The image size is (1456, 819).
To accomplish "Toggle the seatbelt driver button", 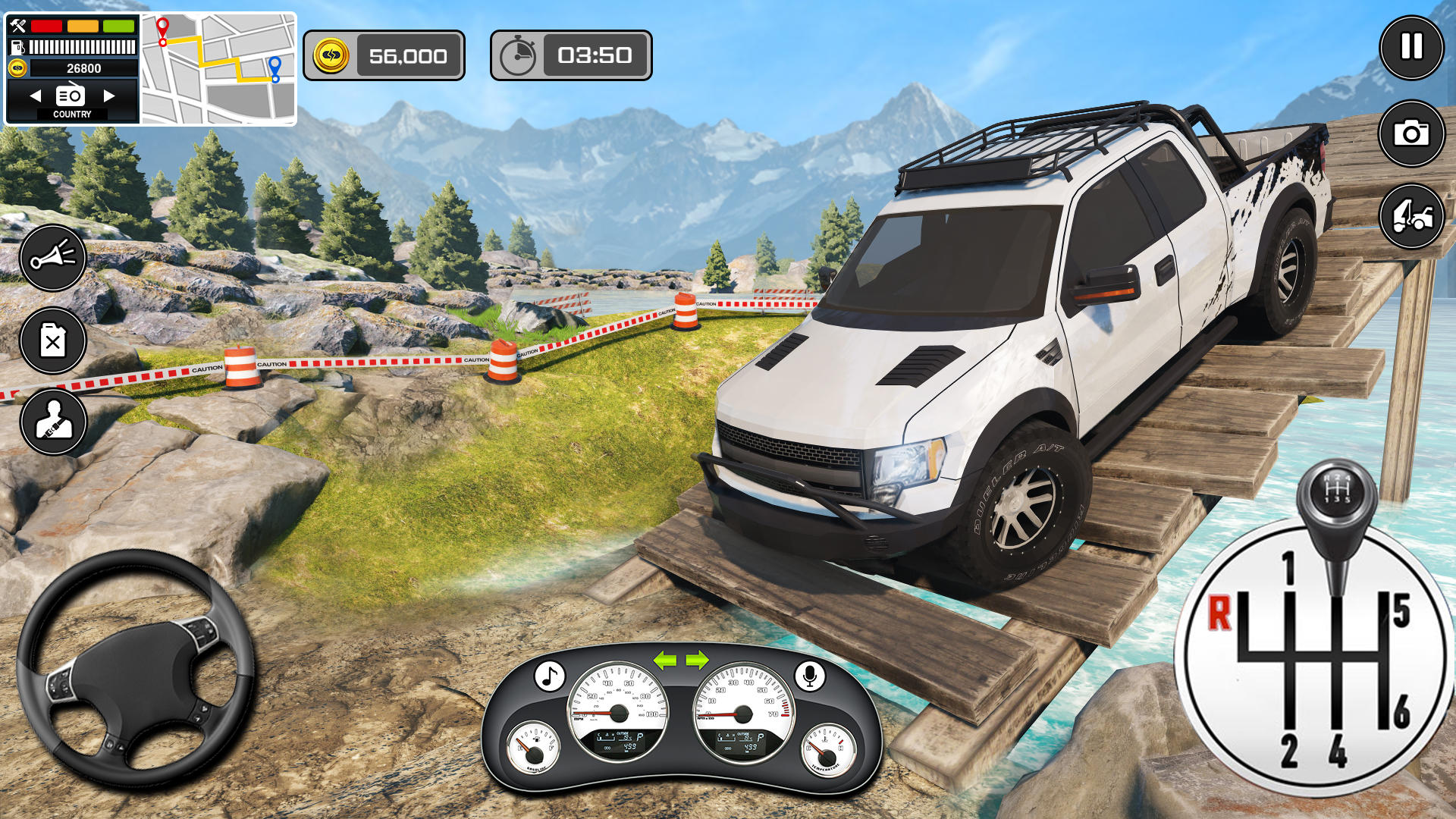I will (53, 422).
